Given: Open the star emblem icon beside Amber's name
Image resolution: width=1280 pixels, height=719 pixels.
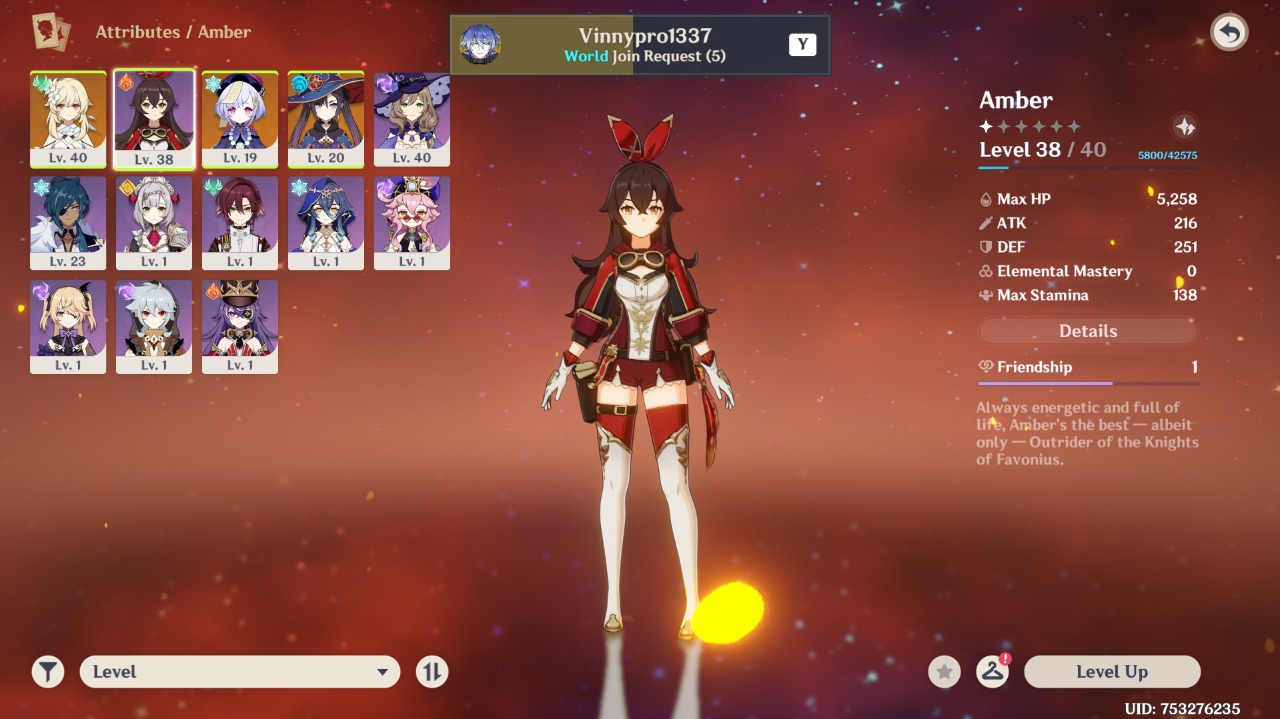Looking at the screenshot, I should tap(1184, 127).
